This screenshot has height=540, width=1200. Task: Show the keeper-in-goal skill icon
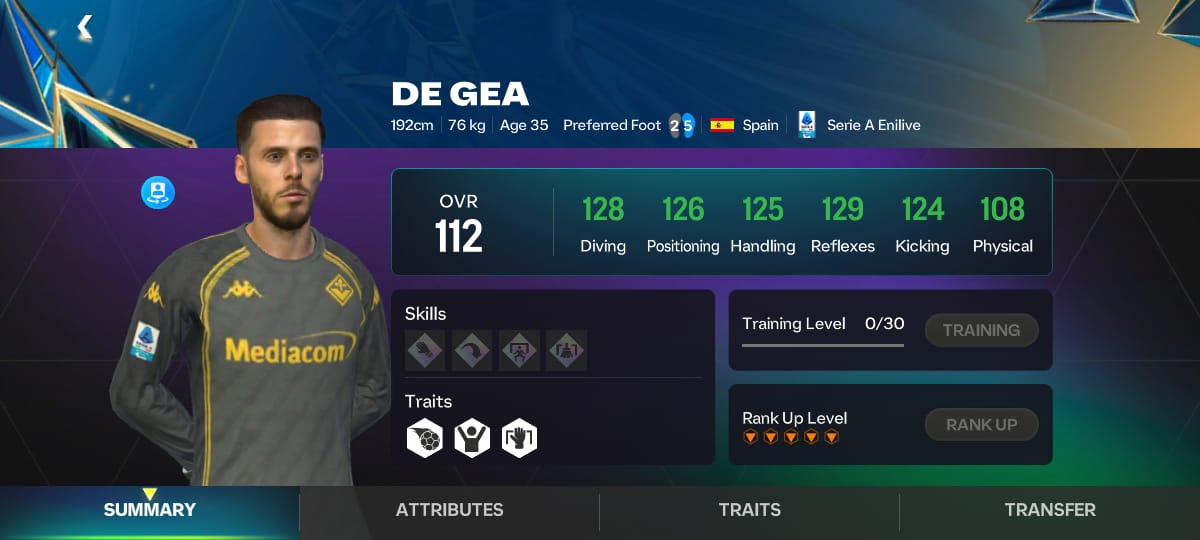coord(519,350)
